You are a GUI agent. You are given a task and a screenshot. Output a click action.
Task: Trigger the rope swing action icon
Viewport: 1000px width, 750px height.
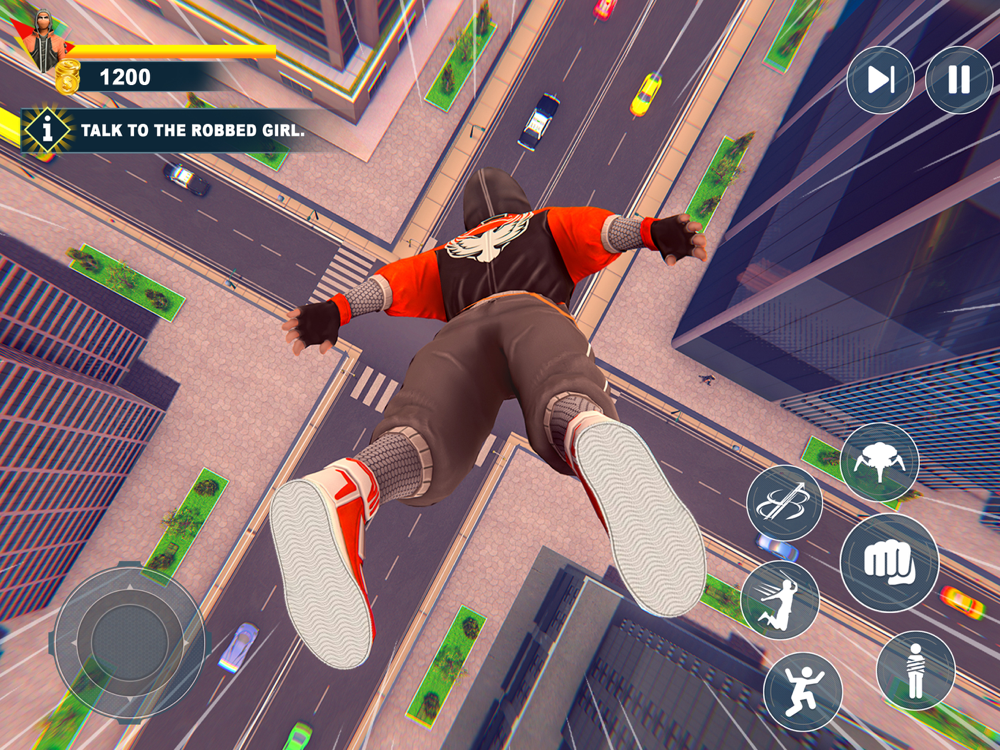[780, 600]
